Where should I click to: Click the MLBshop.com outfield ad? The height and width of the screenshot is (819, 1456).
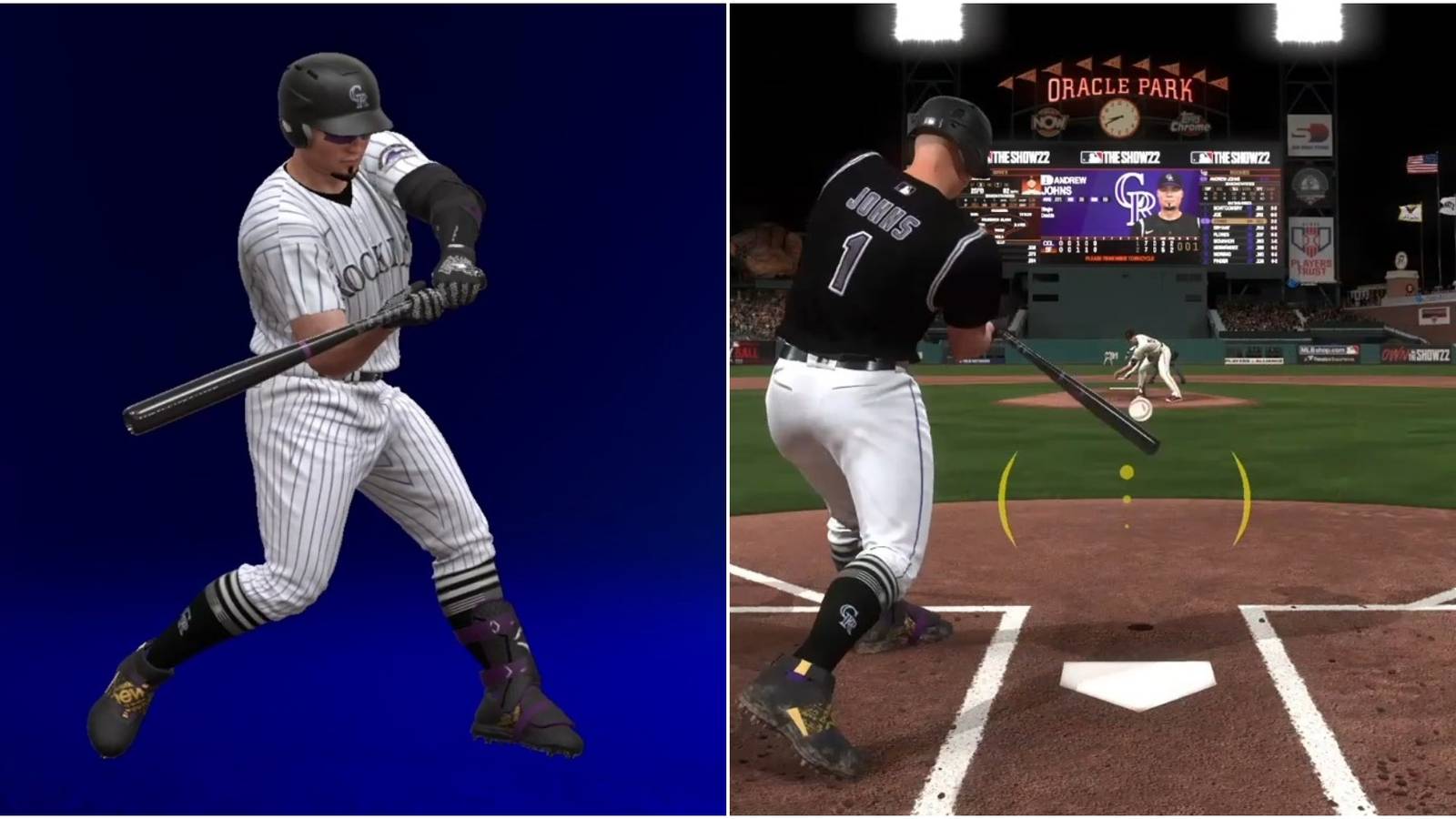pos(1323,349)
